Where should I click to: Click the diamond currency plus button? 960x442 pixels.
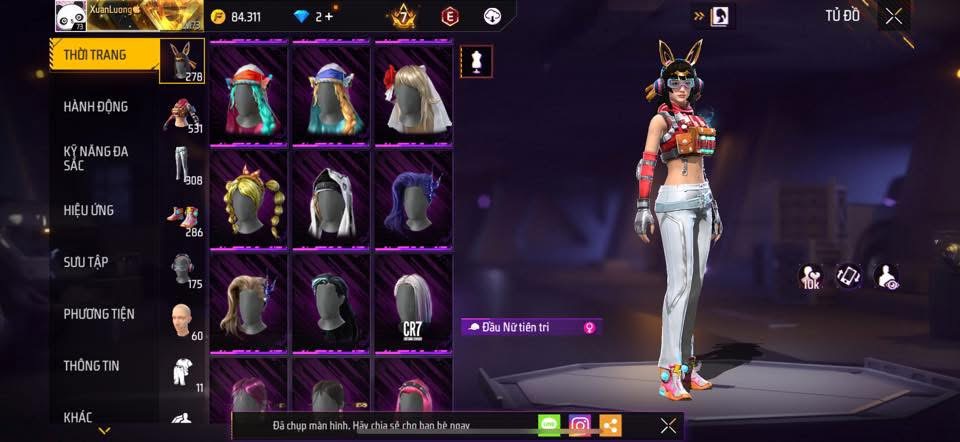(329, 16)
